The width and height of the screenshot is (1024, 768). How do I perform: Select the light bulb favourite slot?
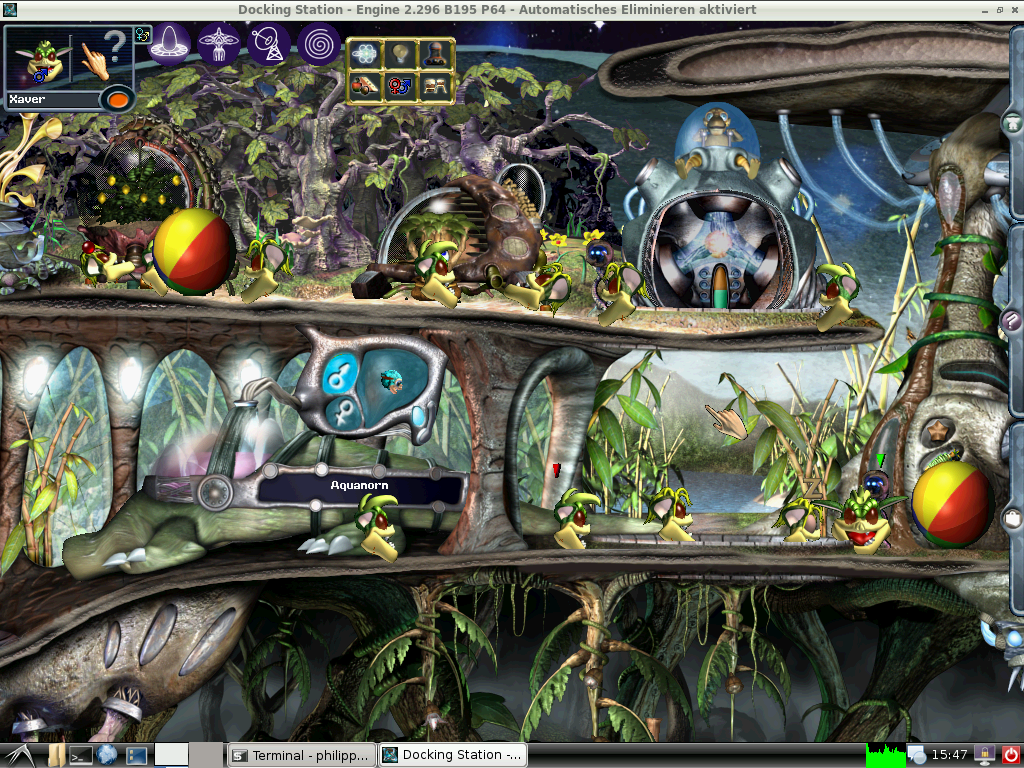[400, 54]
